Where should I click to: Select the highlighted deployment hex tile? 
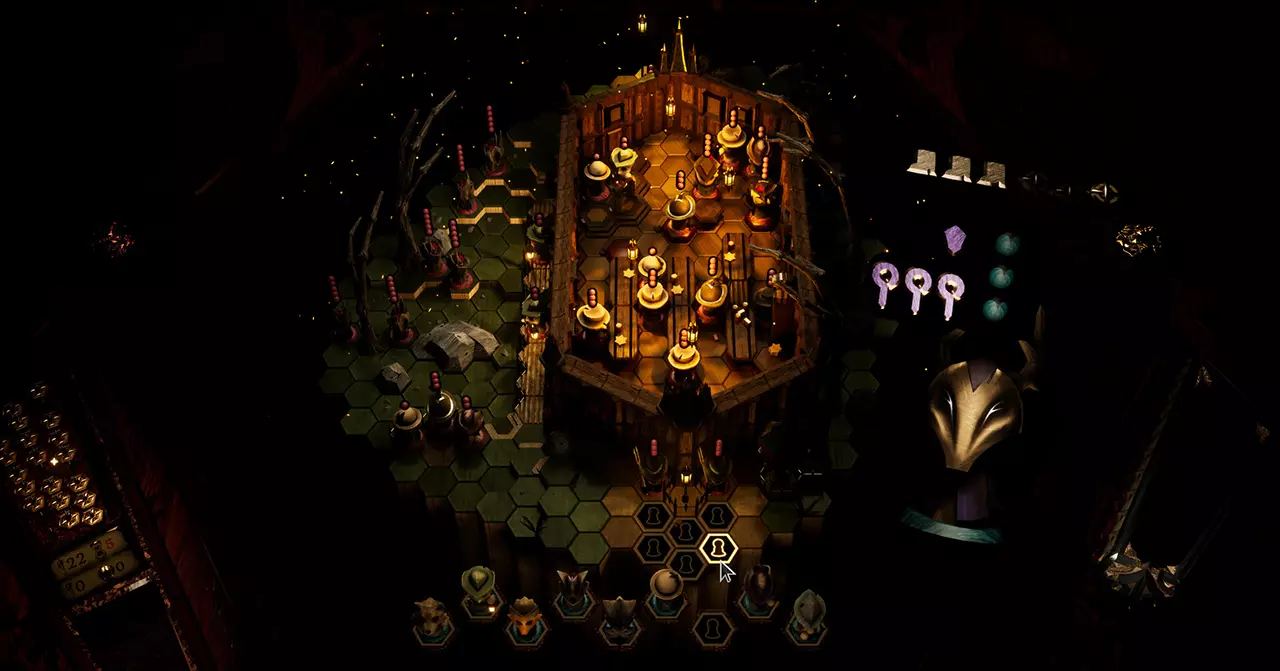pyautogui.click(x=717, y=548)
